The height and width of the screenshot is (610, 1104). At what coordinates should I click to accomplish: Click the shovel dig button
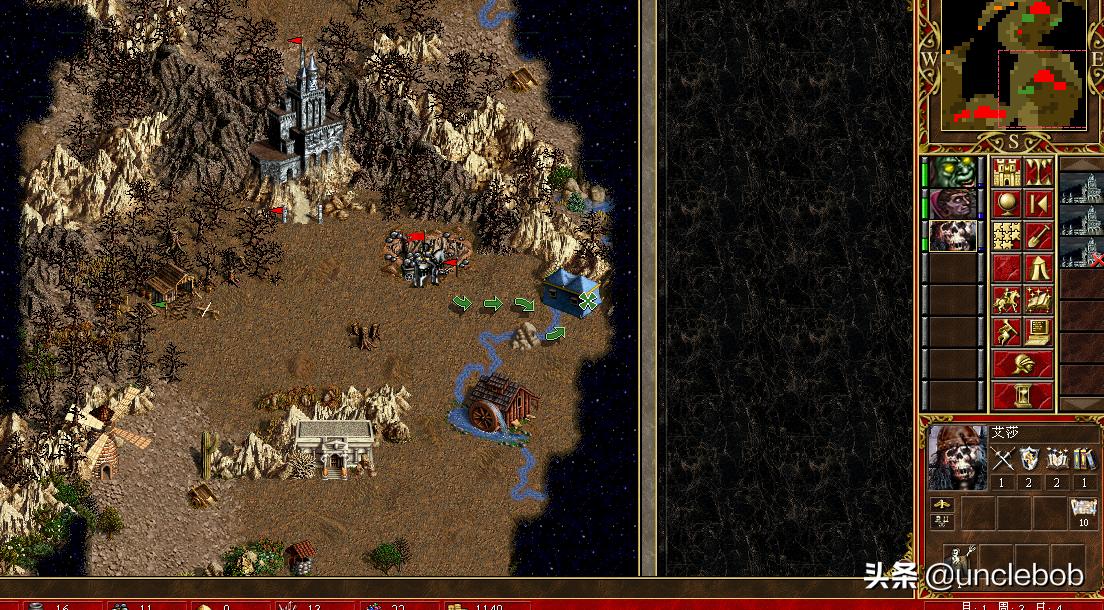pos(1039,236)
